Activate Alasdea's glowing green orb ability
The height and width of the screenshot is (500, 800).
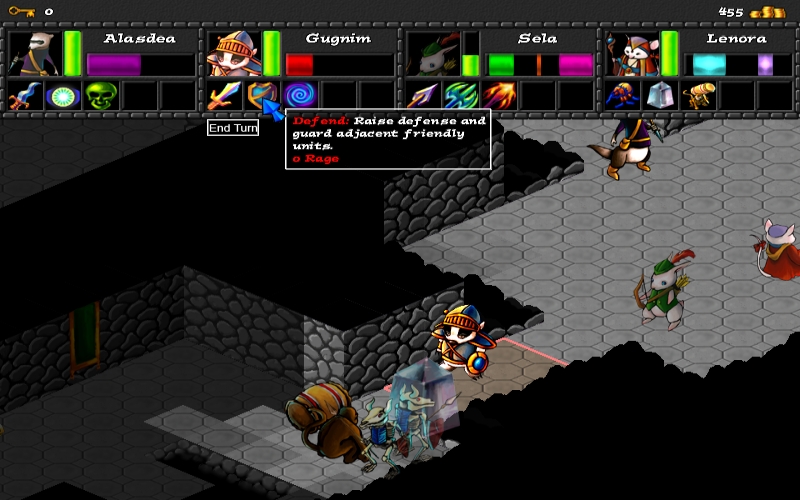62,96
